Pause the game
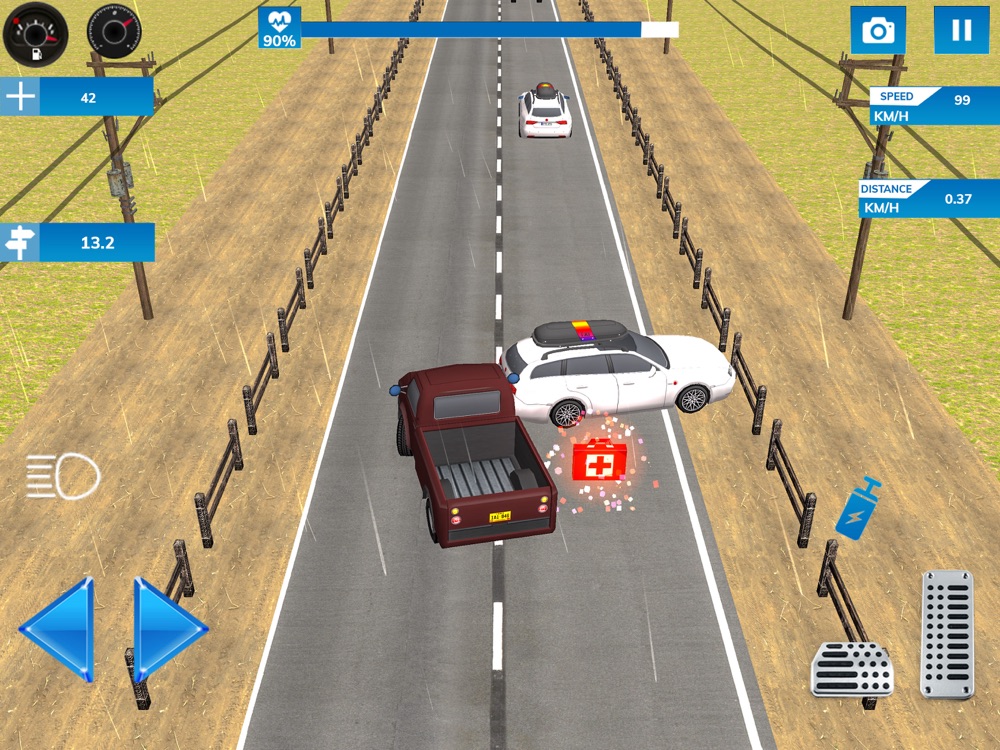This screenshot has height=750, width=1000. pyautogui.click(x=961, y=30)
